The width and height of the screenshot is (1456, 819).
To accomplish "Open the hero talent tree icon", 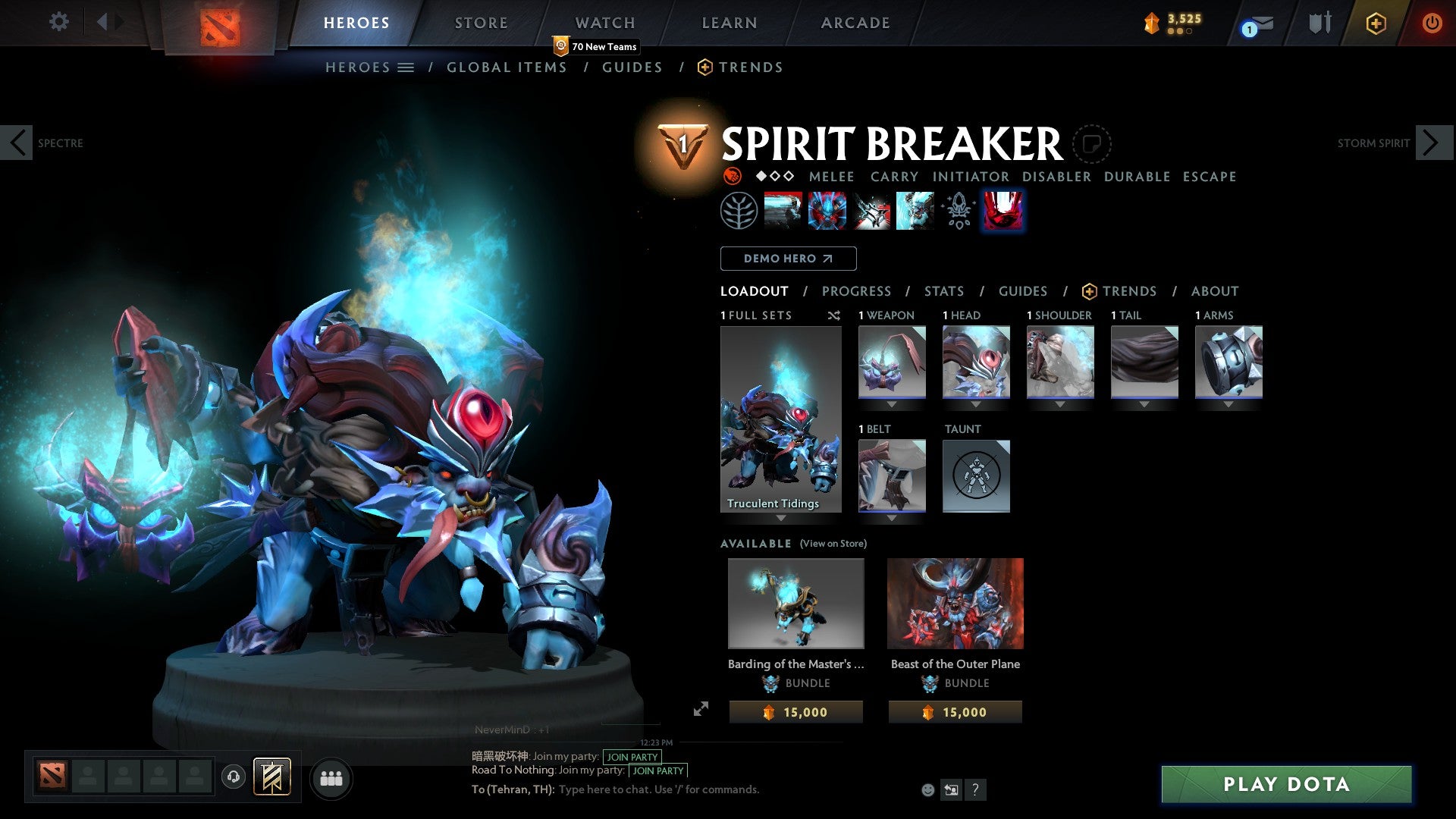I will (957, 210).
